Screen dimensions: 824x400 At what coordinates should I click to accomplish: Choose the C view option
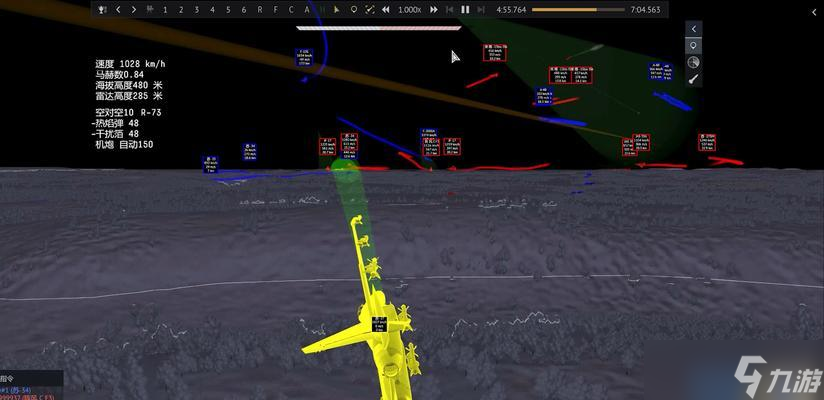[291, 9]
